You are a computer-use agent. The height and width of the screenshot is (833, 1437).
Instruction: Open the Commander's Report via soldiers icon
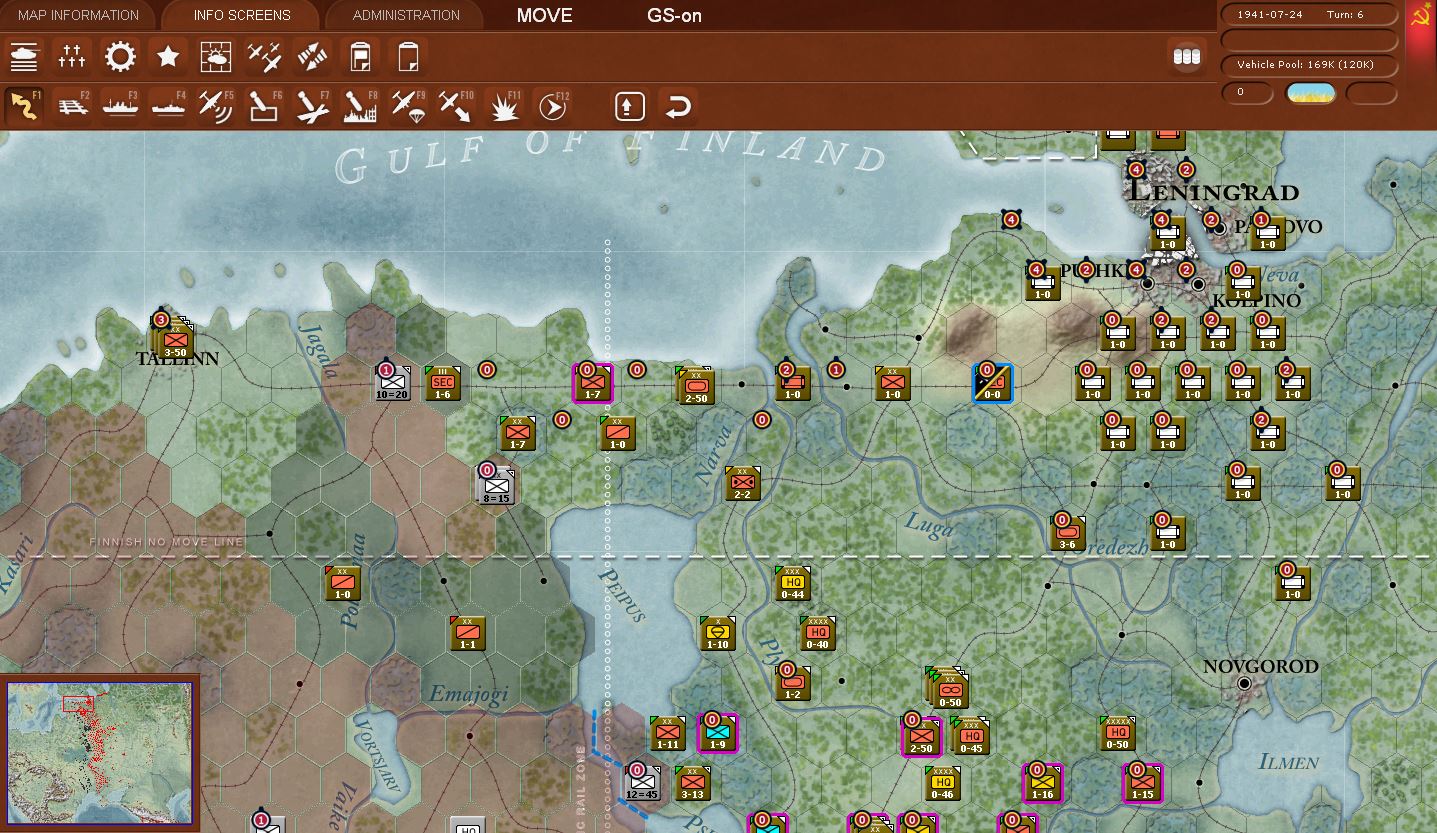[24, 57]
